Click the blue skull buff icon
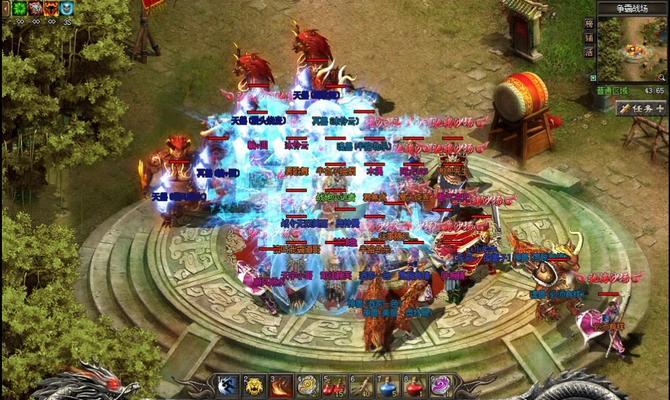The width and height of the screenshot is (670, 400). point(67,8)
